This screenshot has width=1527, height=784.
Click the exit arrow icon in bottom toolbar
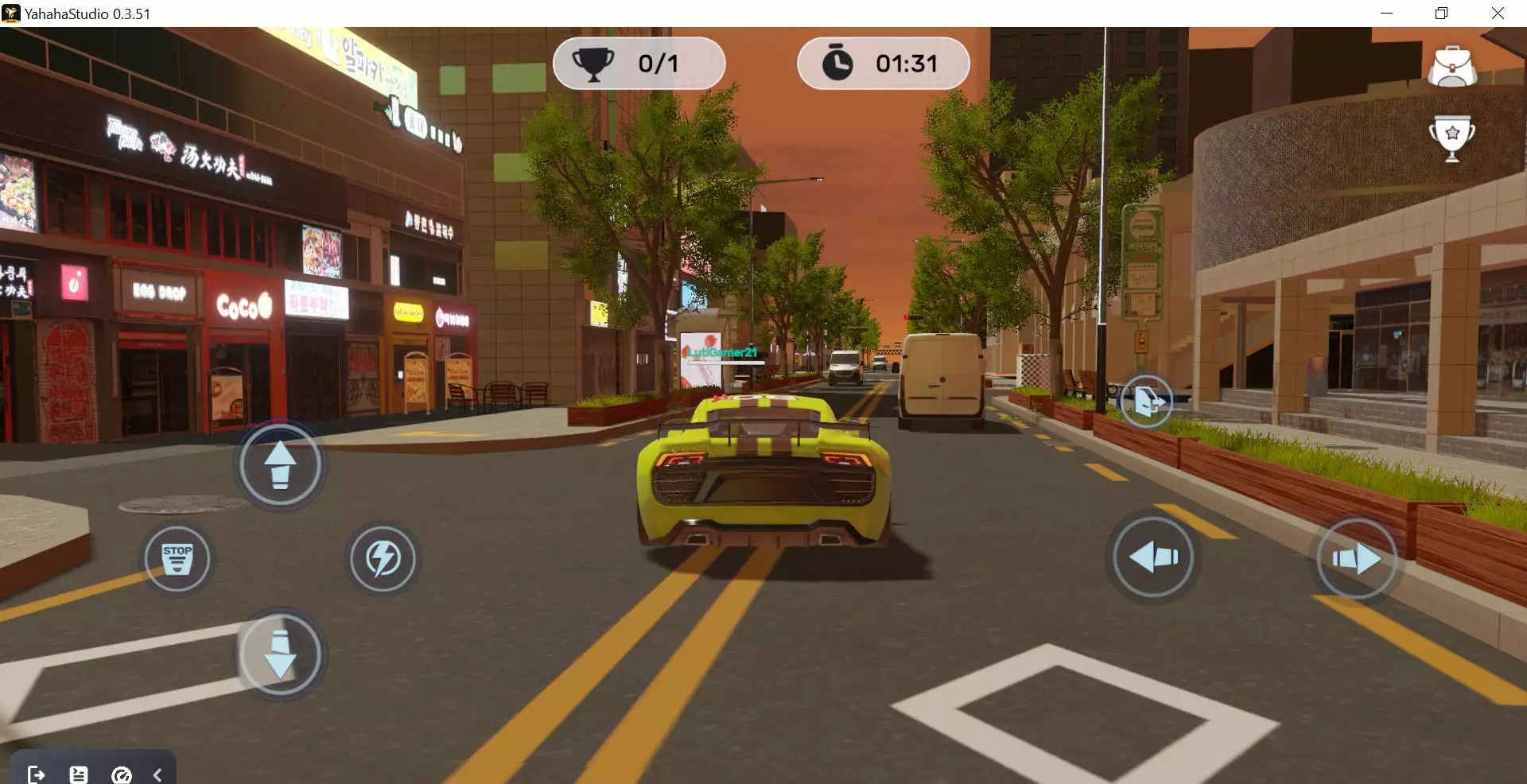pyautogui.click(x=36, y=774)
